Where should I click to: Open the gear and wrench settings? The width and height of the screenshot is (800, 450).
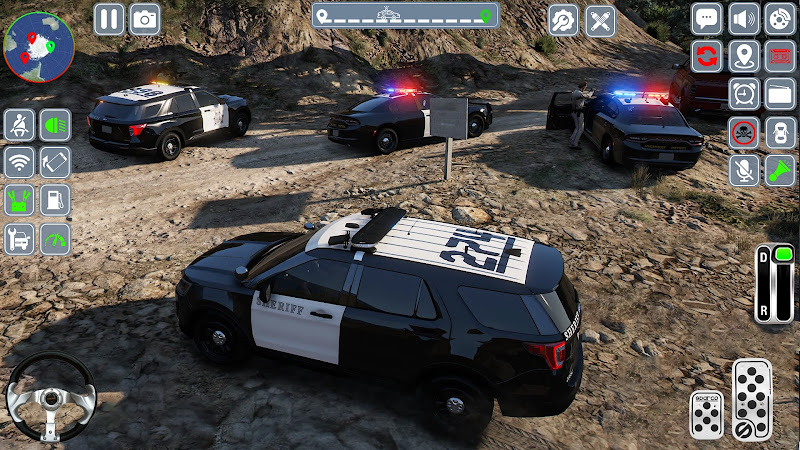pos(564,20)
